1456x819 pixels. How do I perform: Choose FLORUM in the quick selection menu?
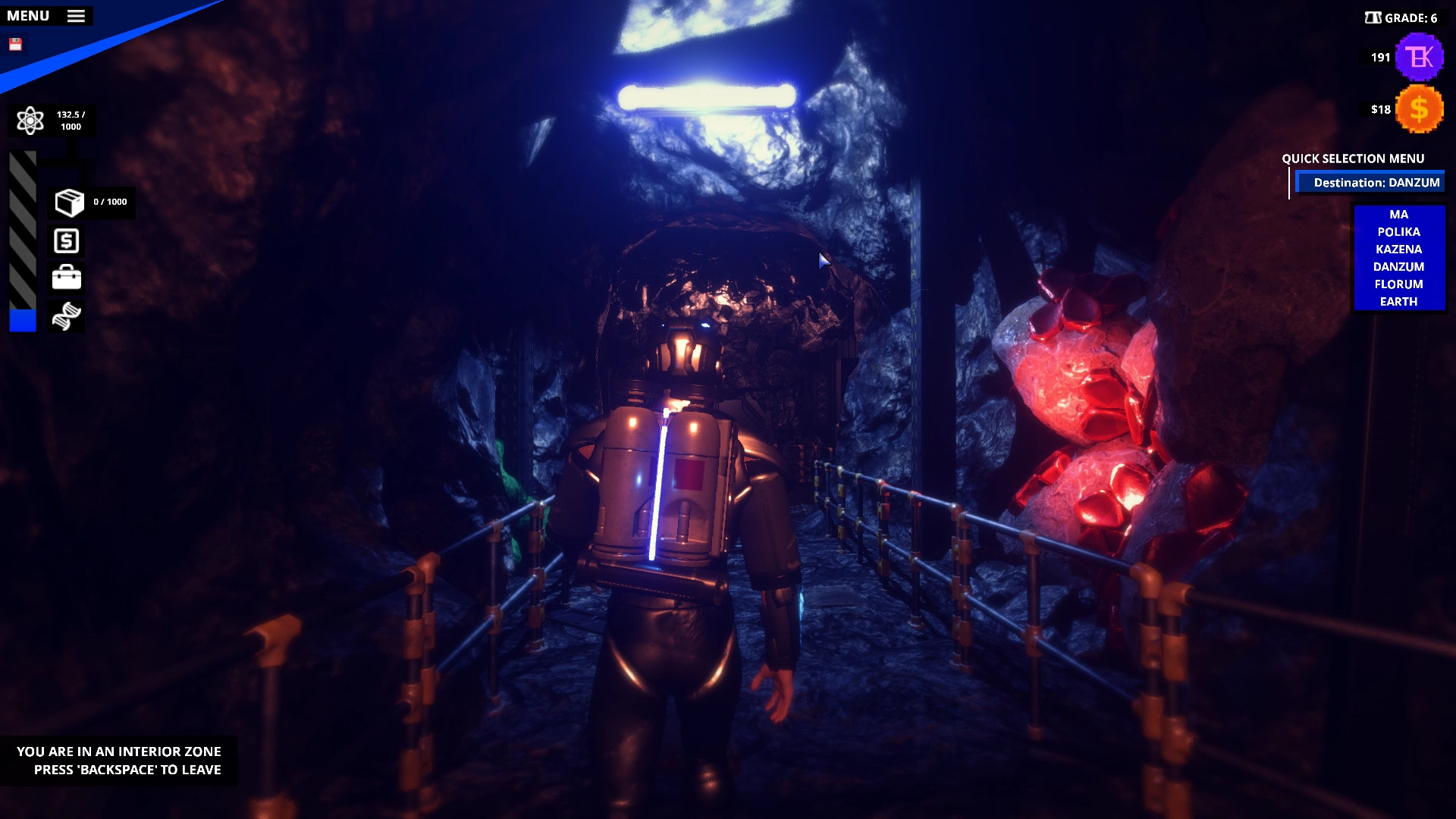[1399, 284]
